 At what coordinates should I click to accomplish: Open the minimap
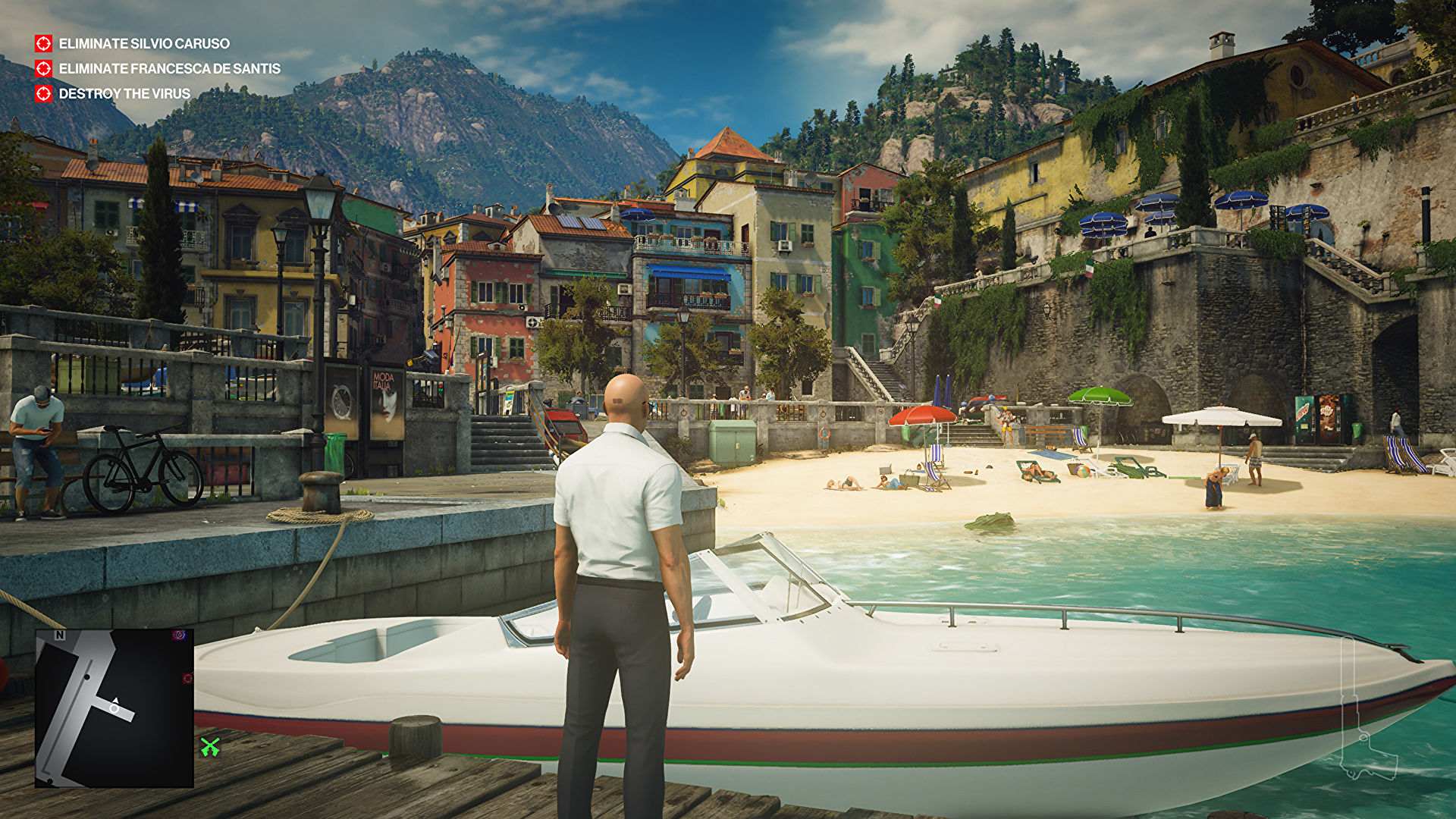[115, 708]
